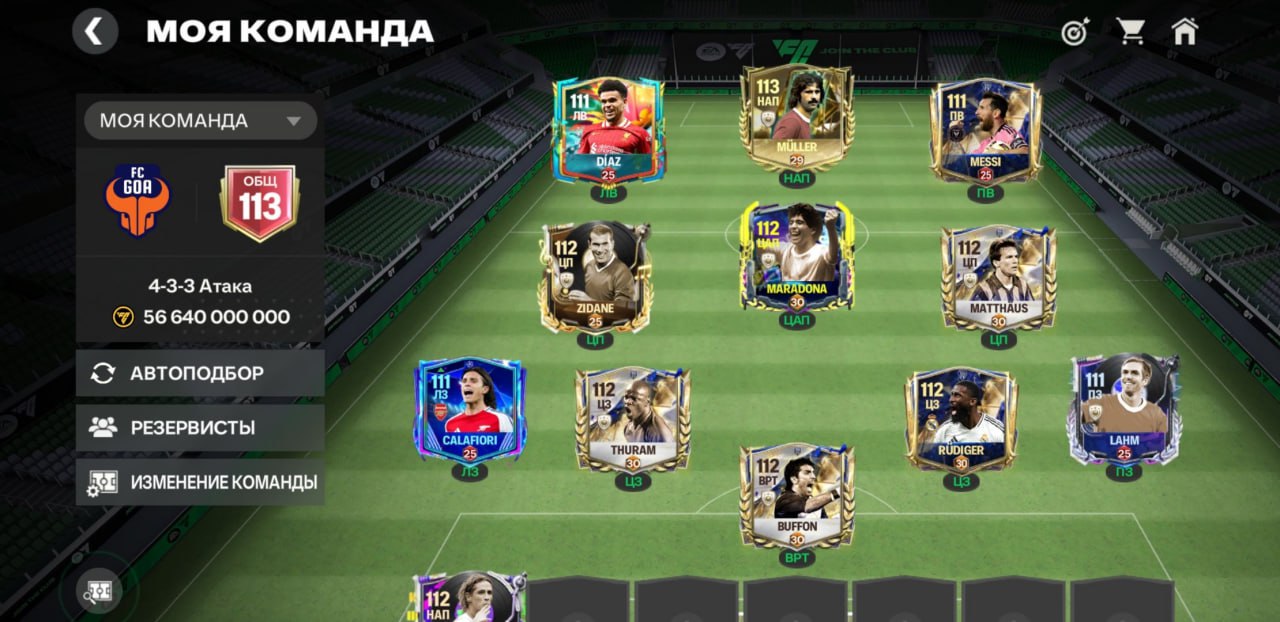
Task: Tap the АВТОПОДБОР auto-fill button
Action: click(200, 373)
